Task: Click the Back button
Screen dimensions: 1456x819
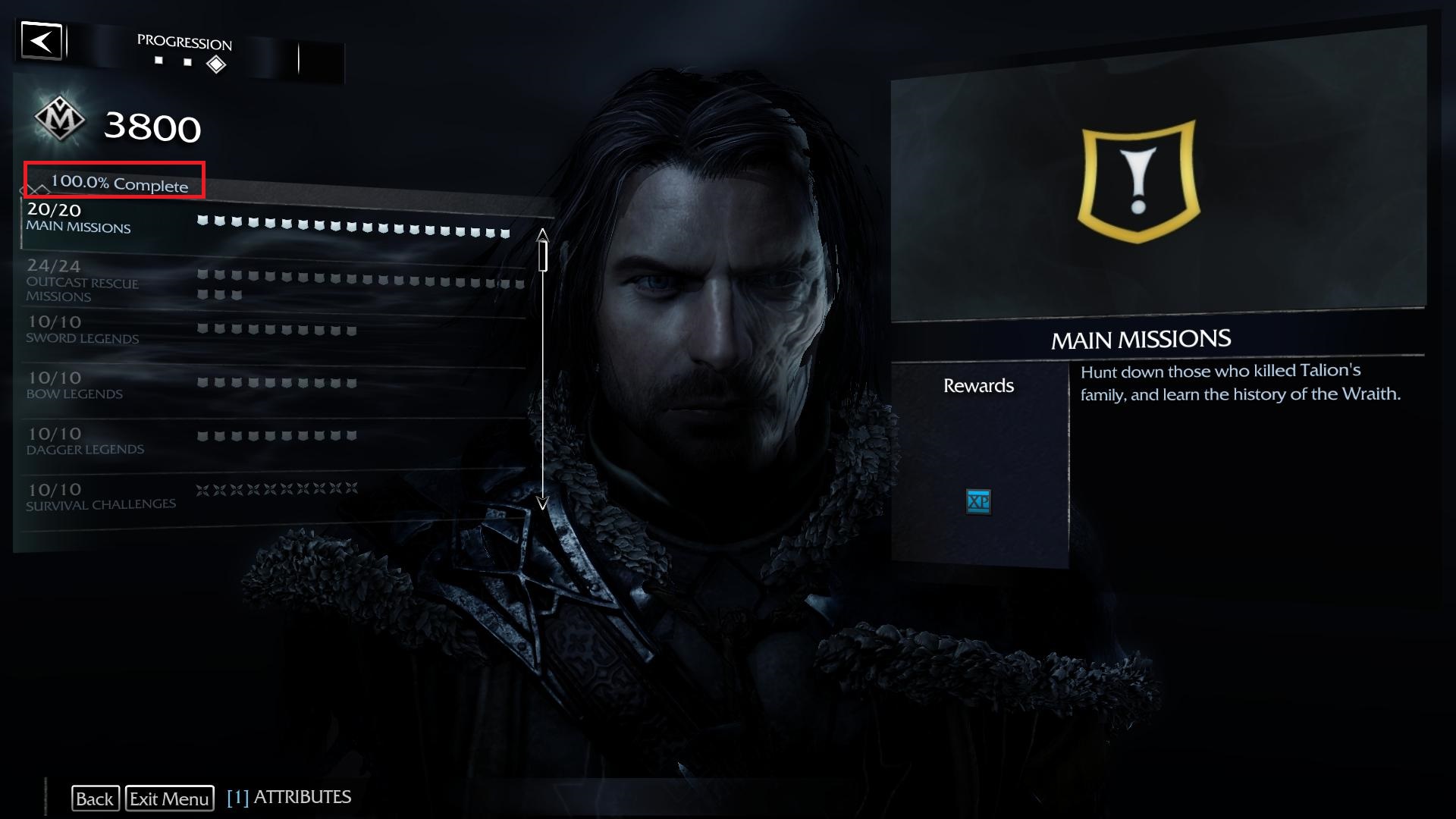Action: click(x=95, y=799)
